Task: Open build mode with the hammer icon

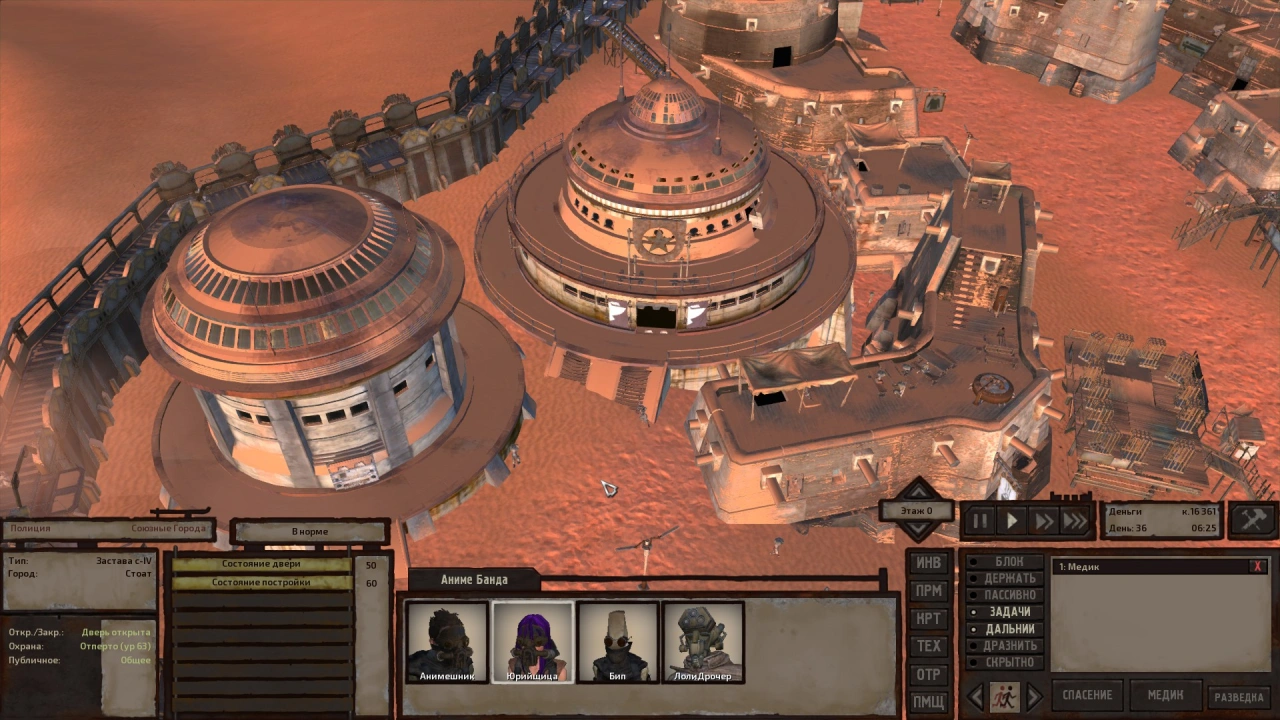Action: [1253, 520]
